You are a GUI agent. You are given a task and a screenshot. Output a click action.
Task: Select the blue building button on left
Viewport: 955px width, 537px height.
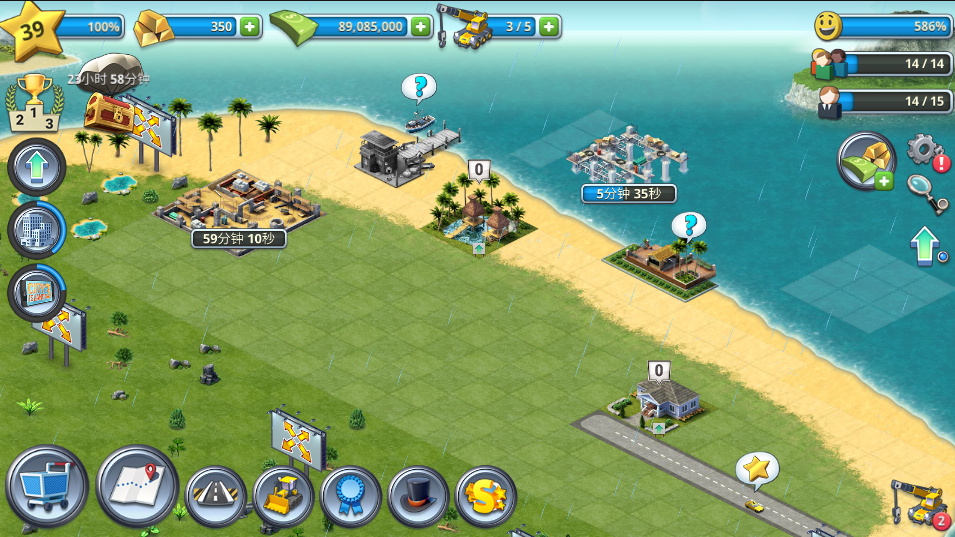(x=37, y=229)
